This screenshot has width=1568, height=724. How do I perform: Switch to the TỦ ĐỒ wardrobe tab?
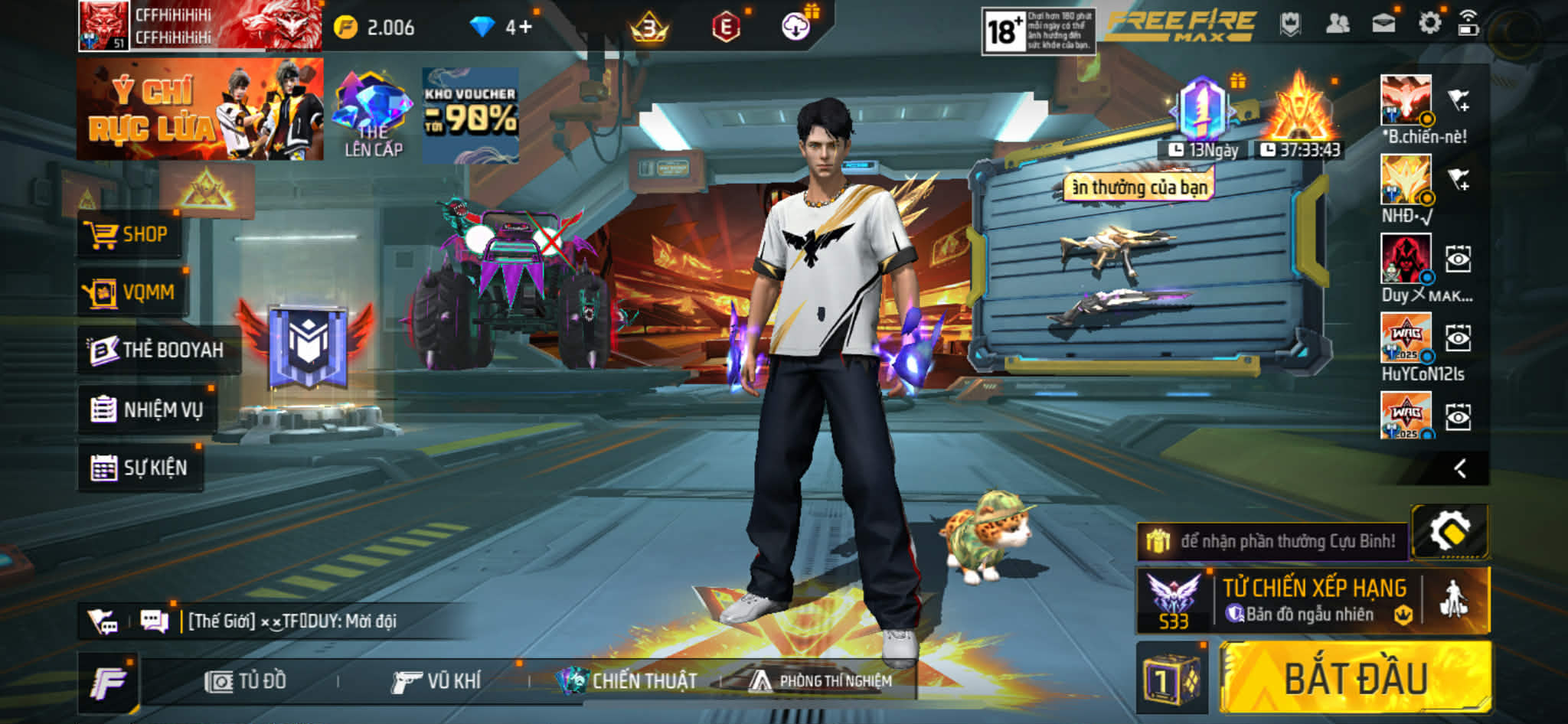point(246,681)
